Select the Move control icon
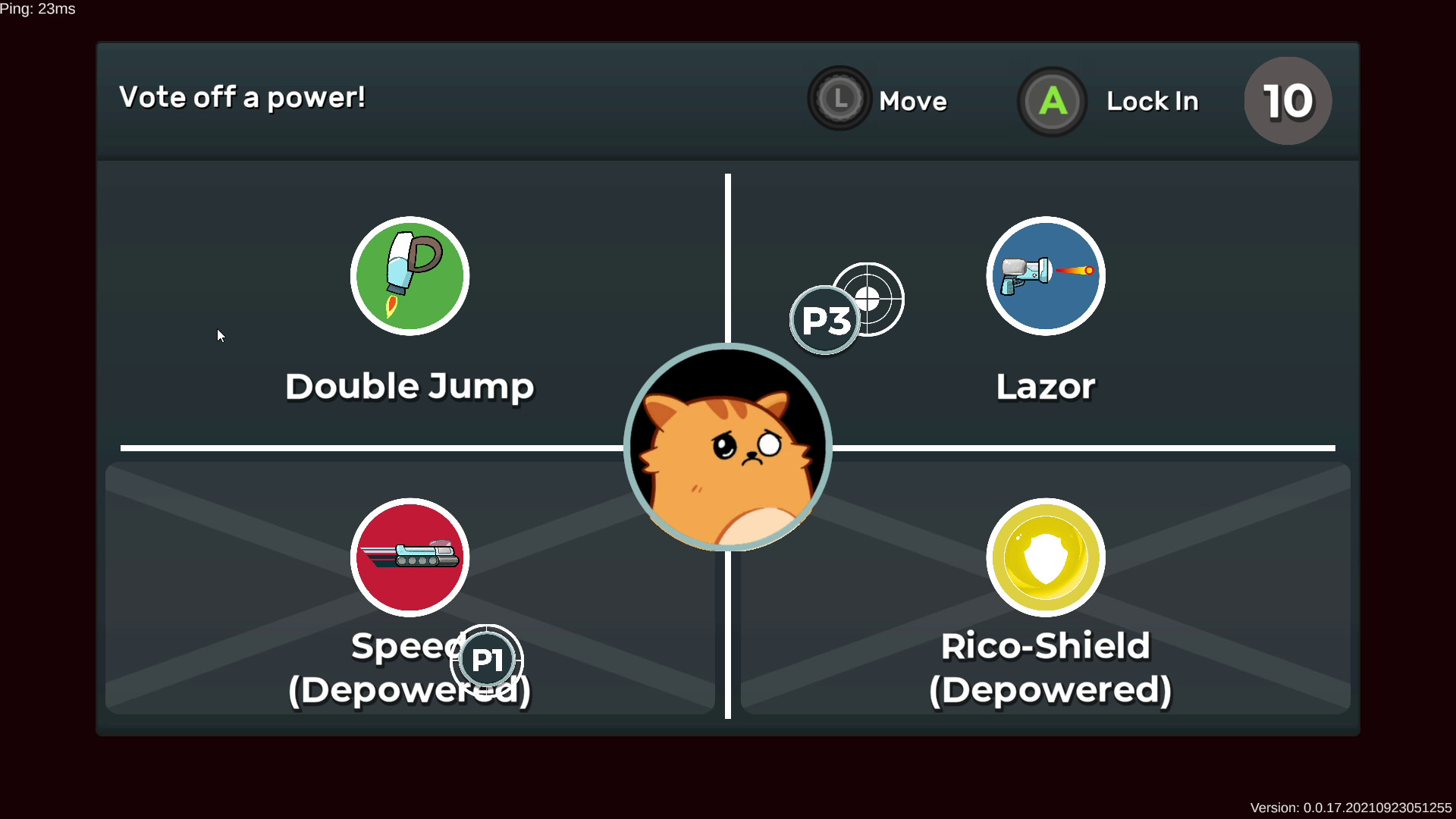Viewport: 1456px width, 819px height. (839, 99)
